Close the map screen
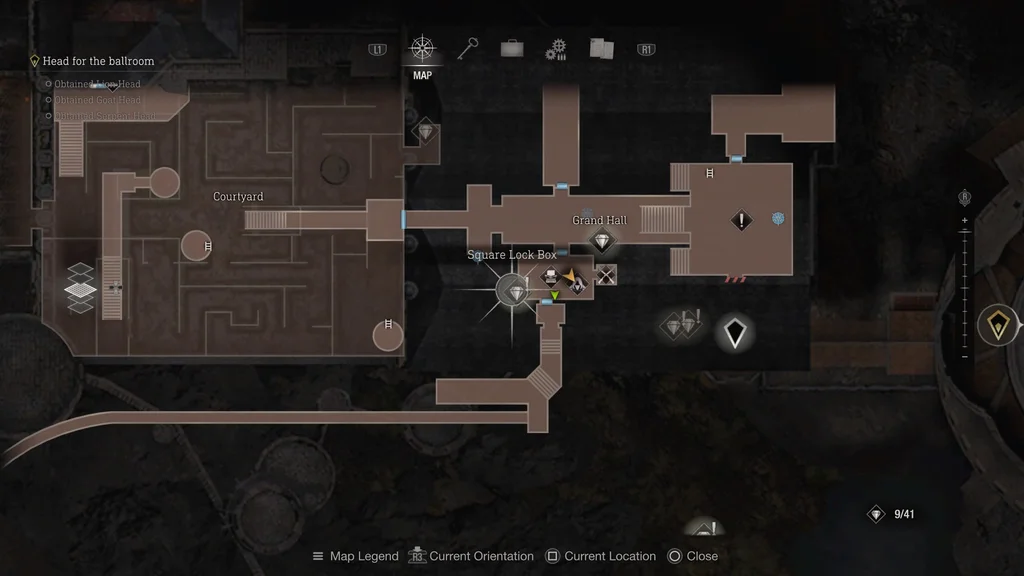 (x=693, y=556)
